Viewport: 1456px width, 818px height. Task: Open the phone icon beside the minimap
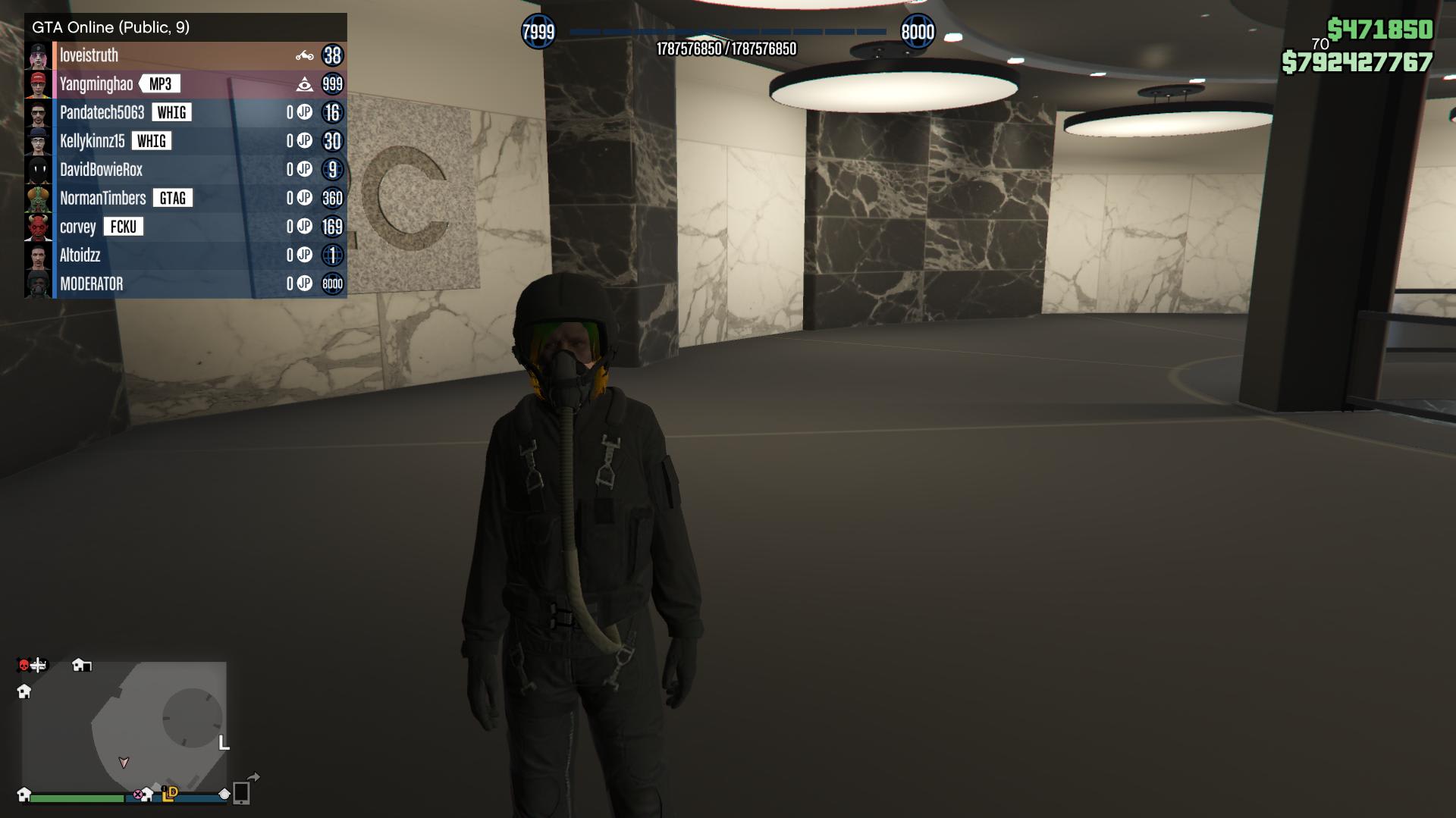coord(241,793)
